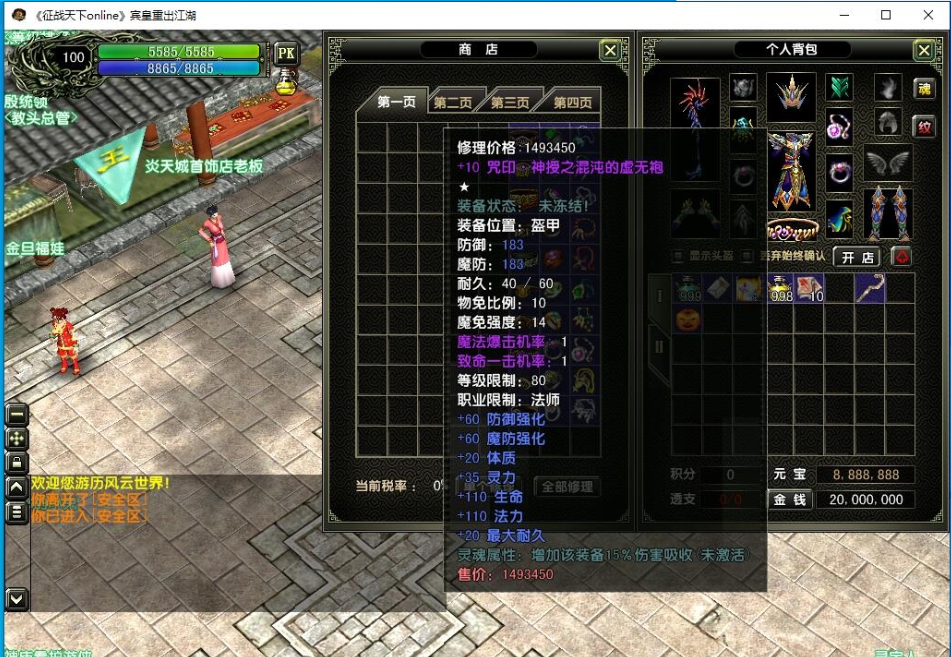Go to the 第三页 shop page
This screenshot has width=951, height=657.
[x=510, y=102]
